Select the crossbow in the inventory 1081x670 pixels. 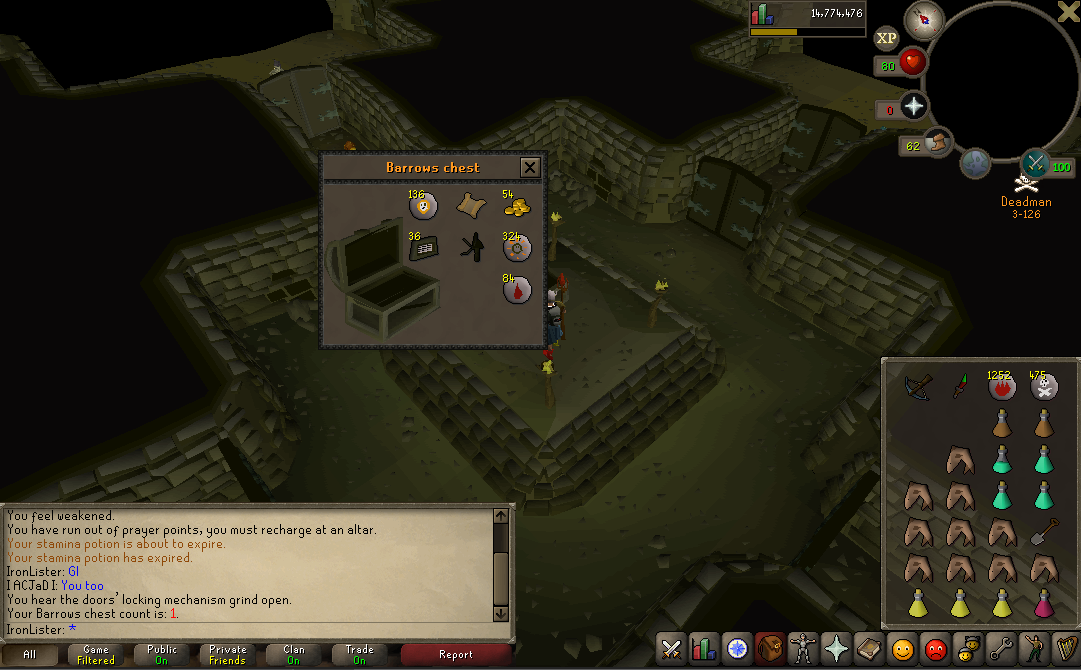(917, 387)
